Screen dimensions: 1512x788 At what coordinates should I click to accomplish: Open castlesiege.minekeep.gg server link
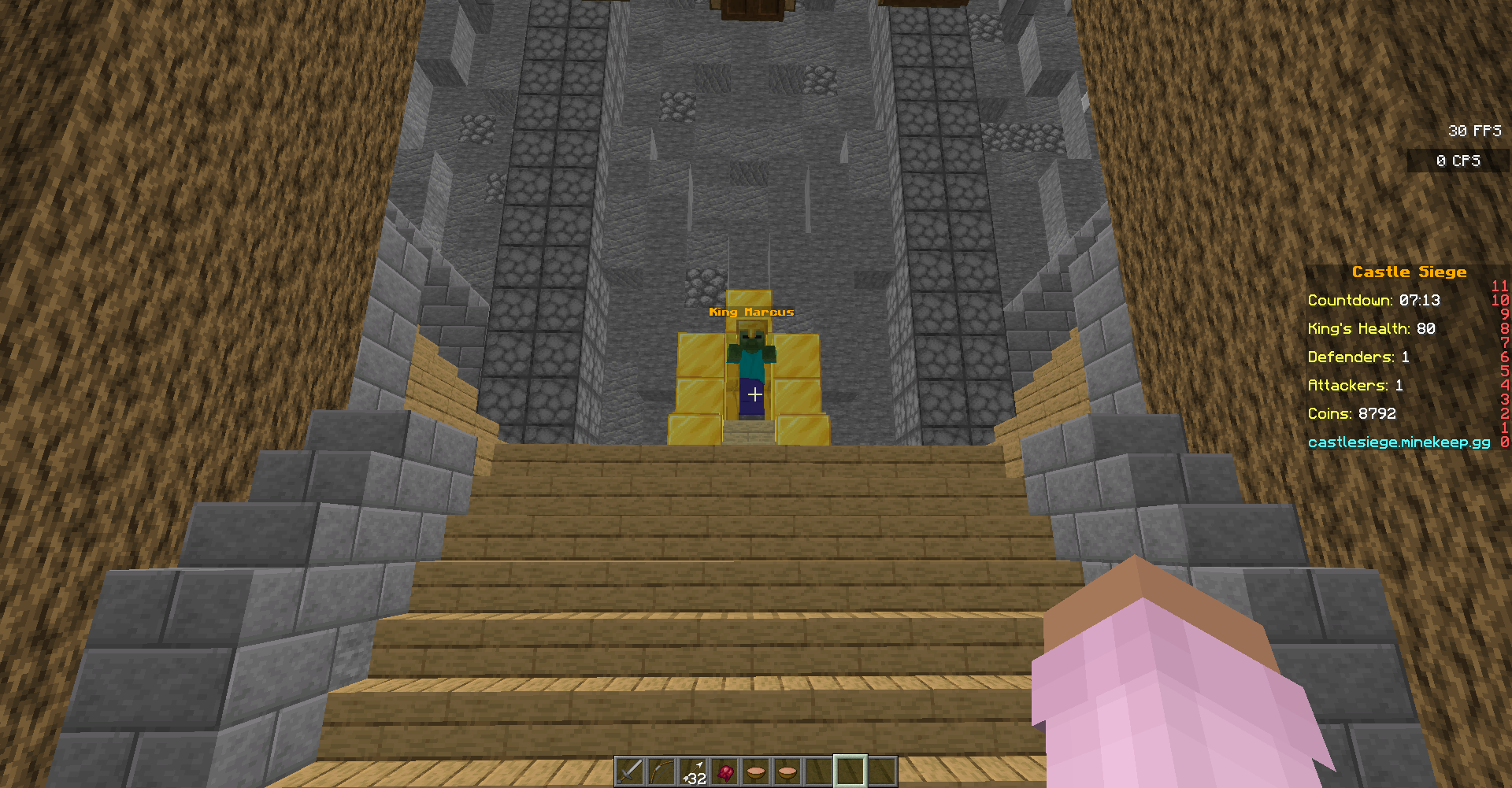[1399, 442]
